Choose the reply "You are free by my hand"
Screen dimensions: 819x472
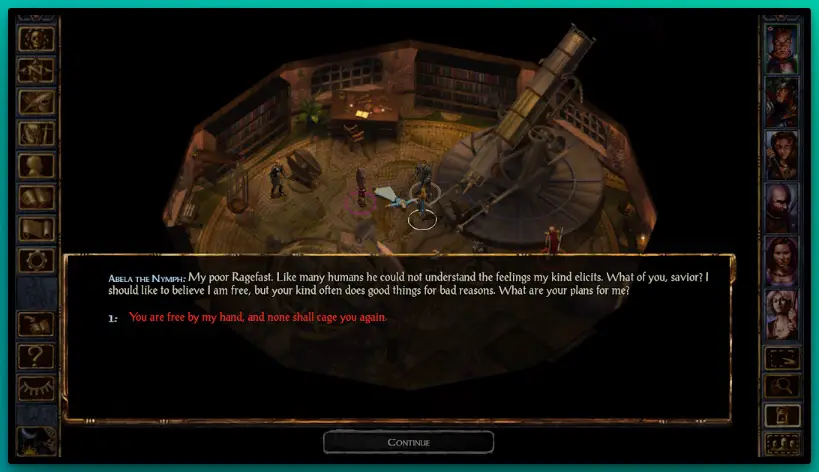[257, 317]
